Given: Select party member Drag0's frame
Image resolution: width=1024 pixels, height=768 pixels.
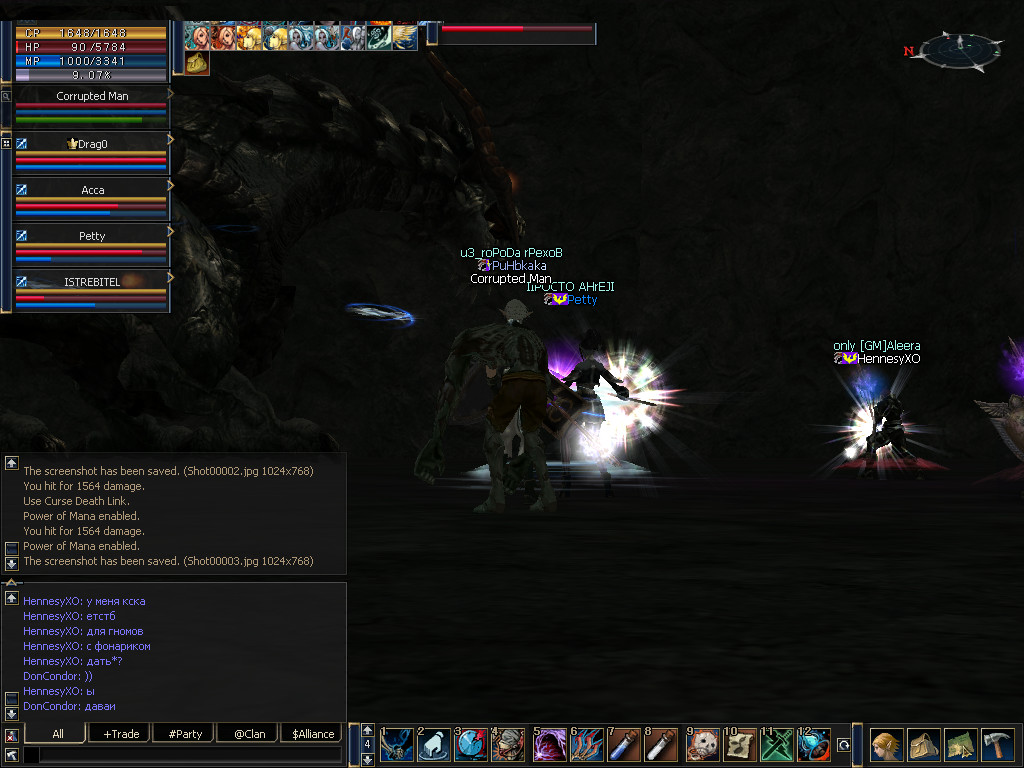Looking at the screenshot, I should pos(91,151).
